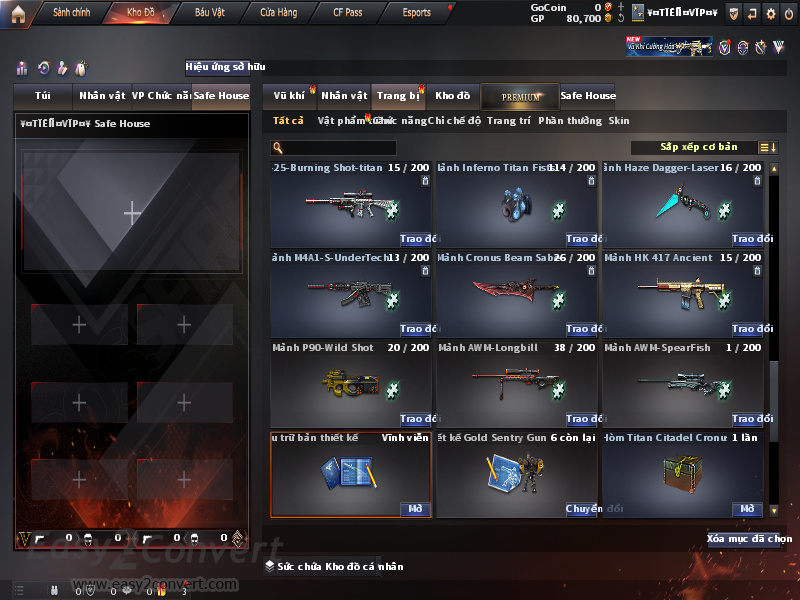Select the Vũ khí inventory tab
Screen dimensions: 800x600
[x=289, y=96]
